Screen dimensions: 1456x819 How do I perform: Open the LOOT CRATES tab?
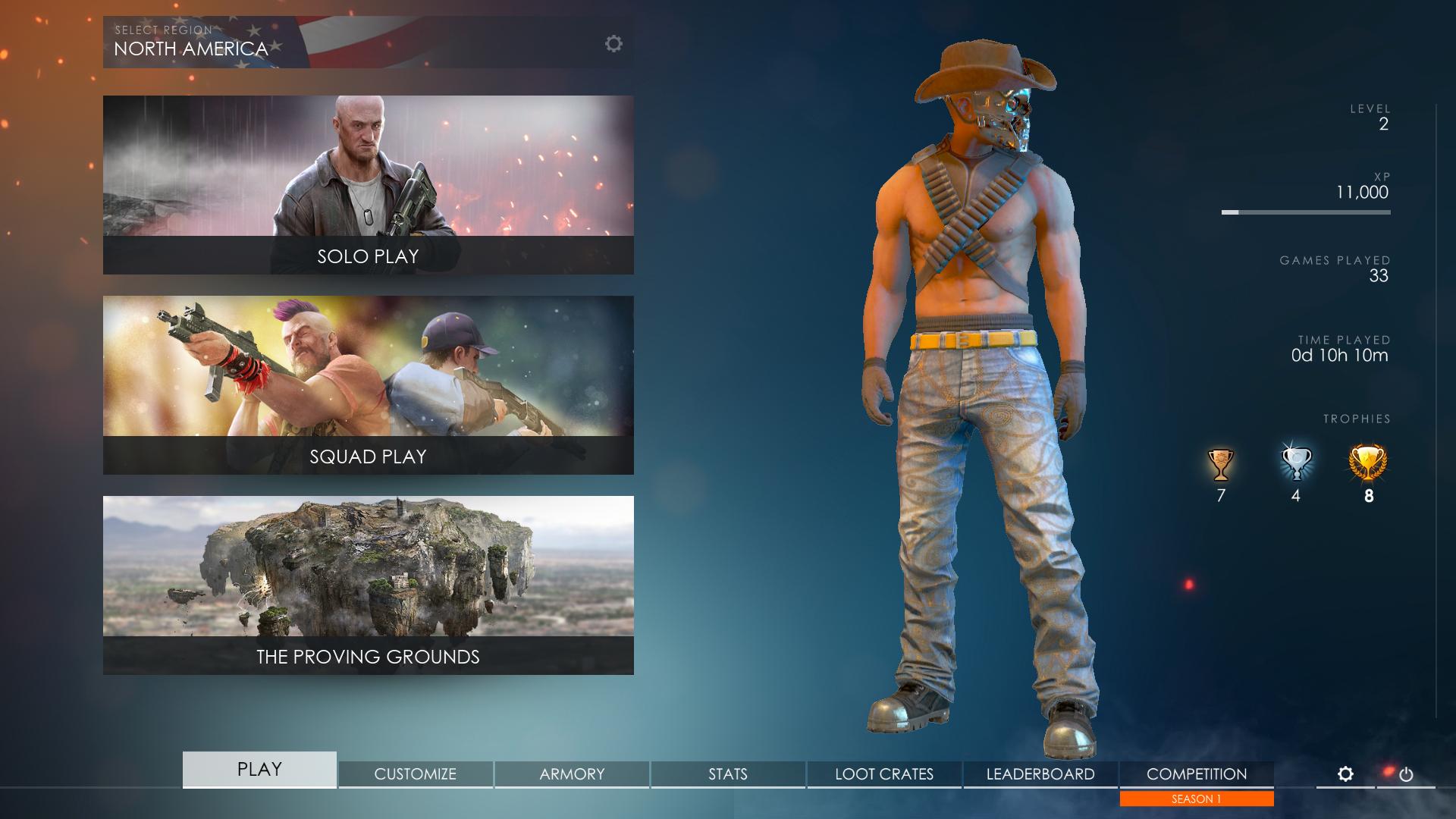tap(884, 774)
